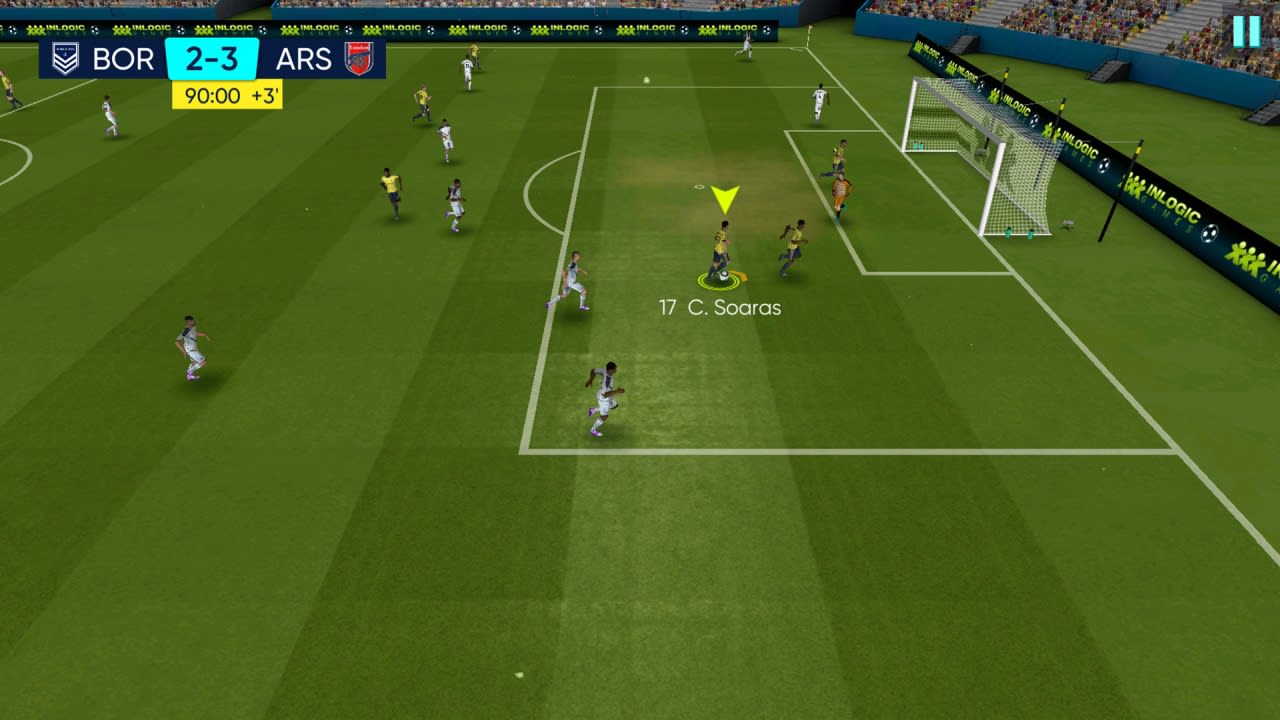Click the ball at C. Soaras' feet
Screen dimensions: 1280x720
722,277
